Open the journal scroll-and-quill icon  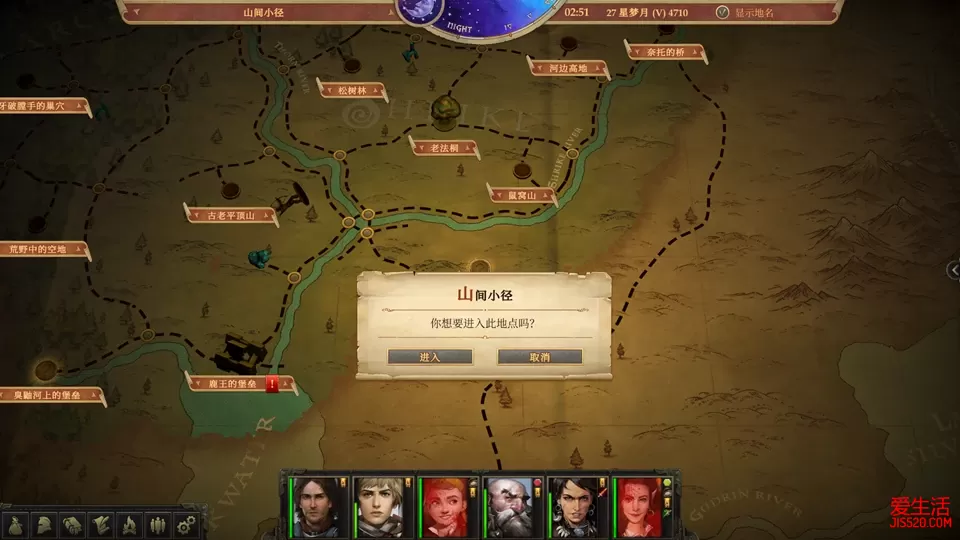pyautogui.click(x=101, y=524)
